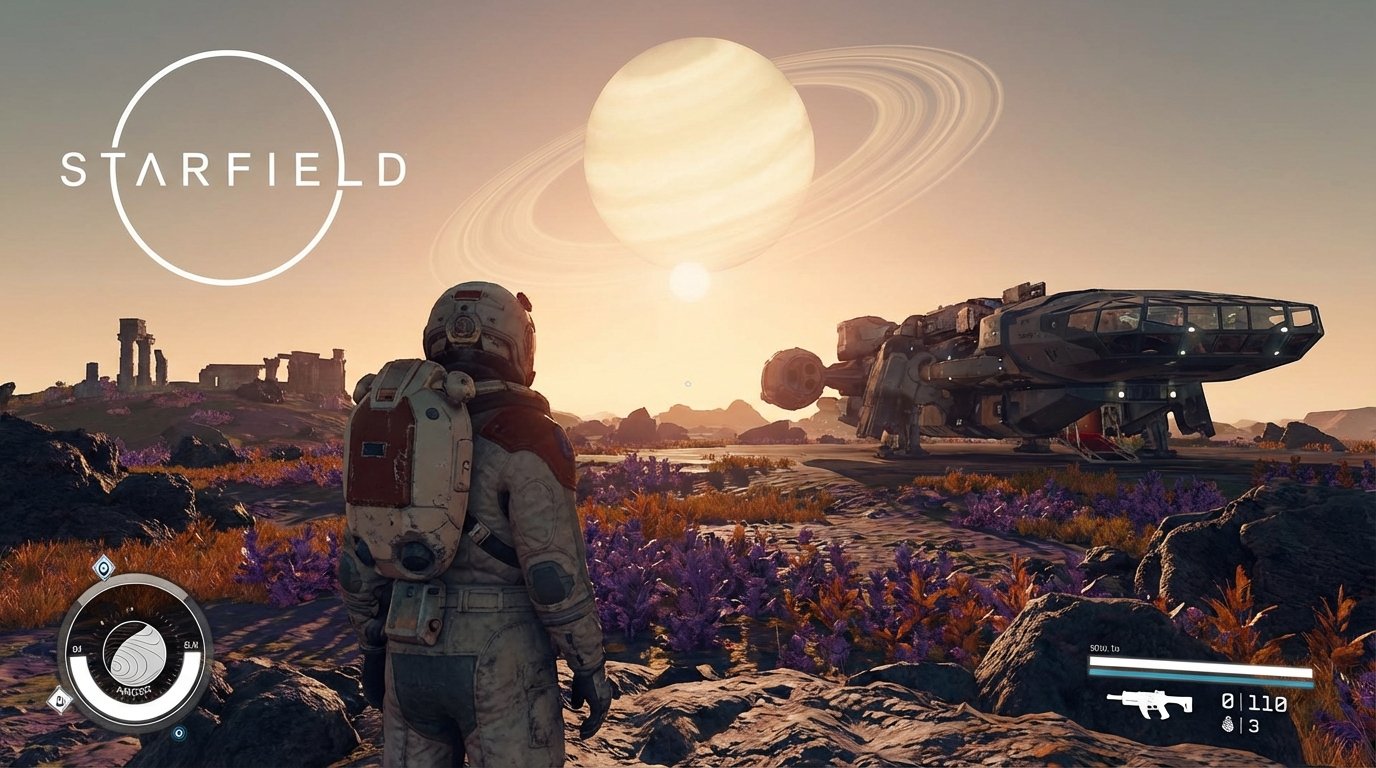Click the right bearing number on the compass dial

[x=191, y=644]
